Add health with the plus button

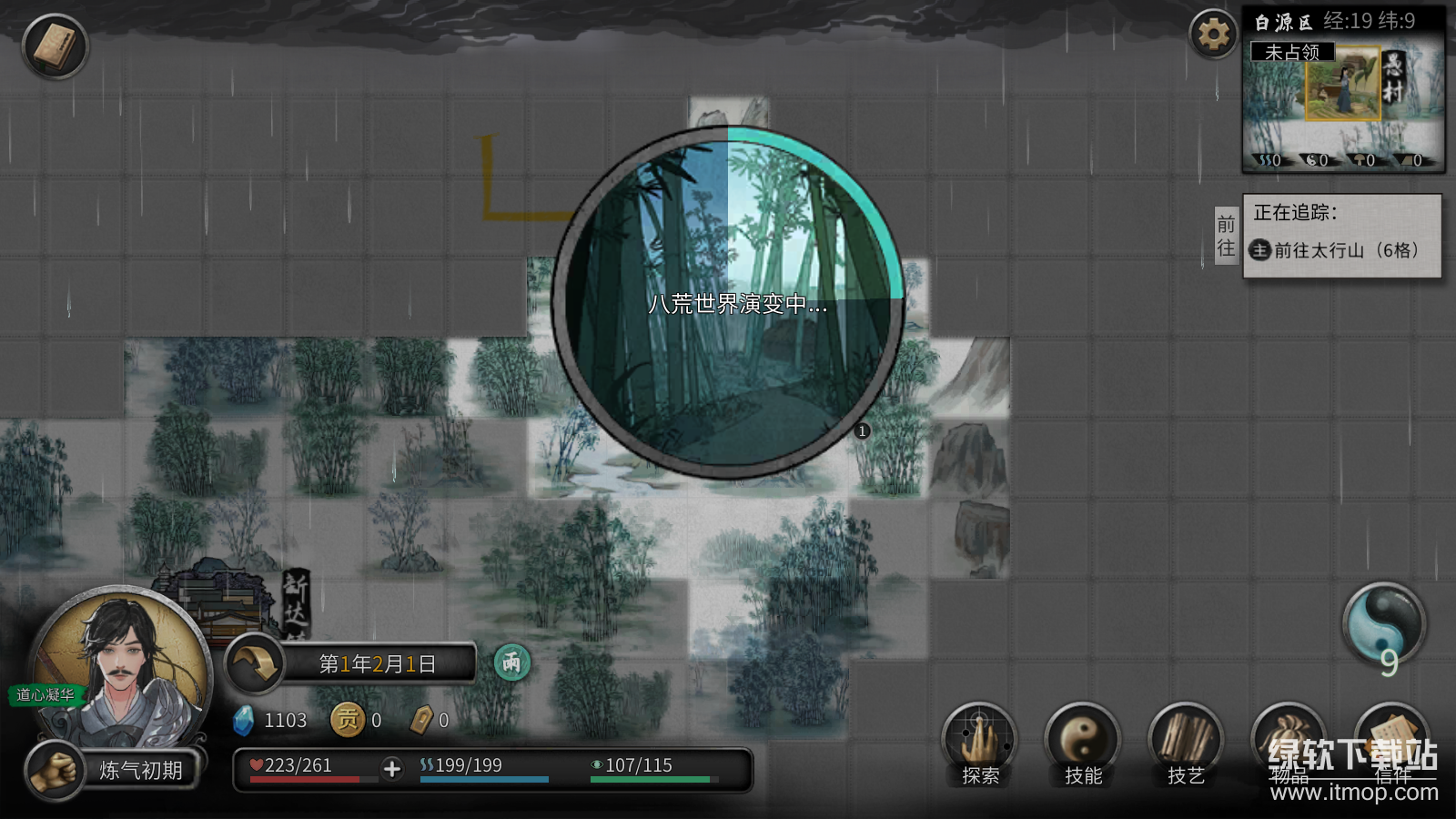392,769
